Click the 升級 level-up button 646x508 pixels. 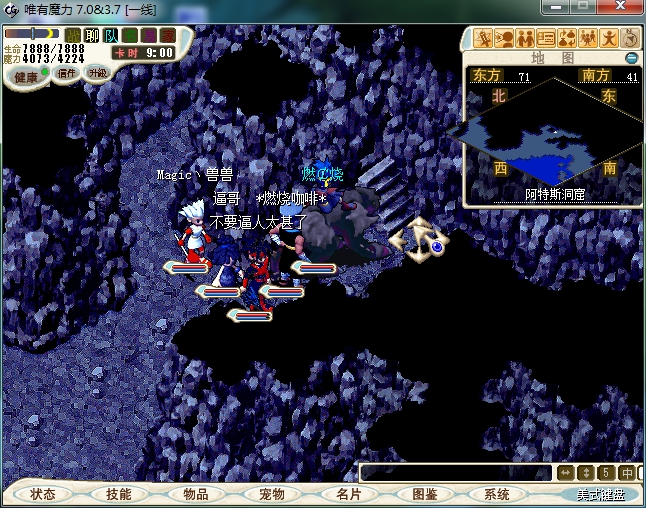pos(97,73)
